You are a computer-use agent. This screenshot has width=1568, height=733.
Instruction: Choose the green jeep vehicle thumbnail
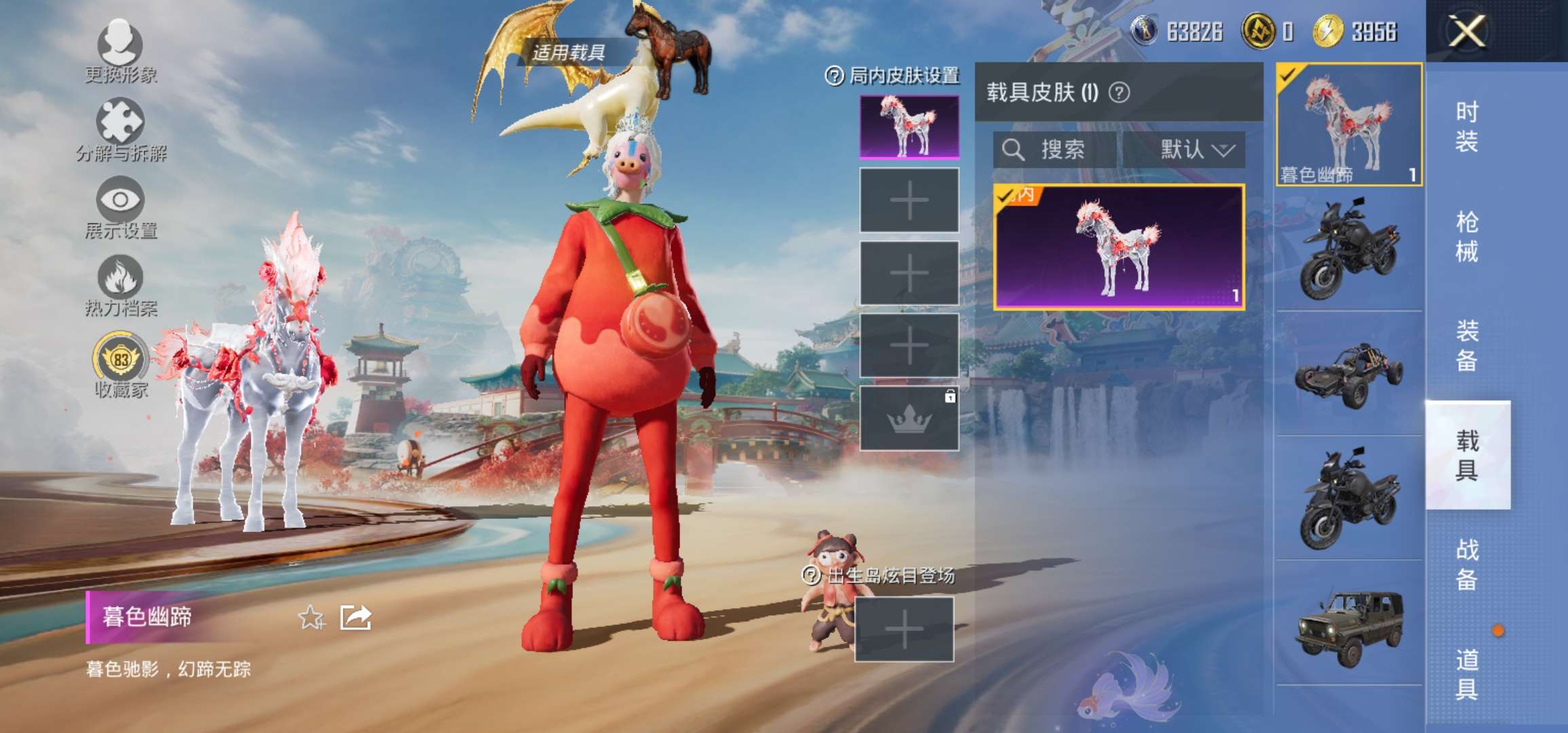[1349, 627]
